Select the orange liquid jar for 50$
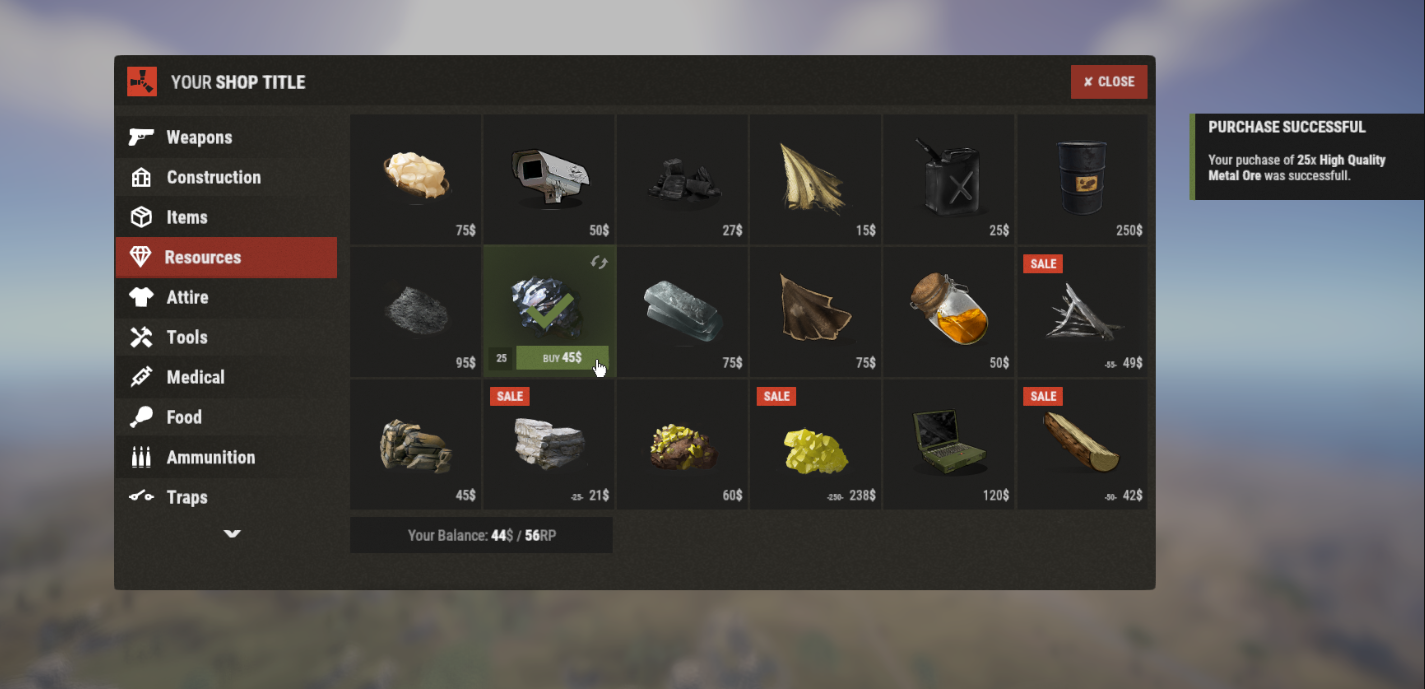 (948, 310)
